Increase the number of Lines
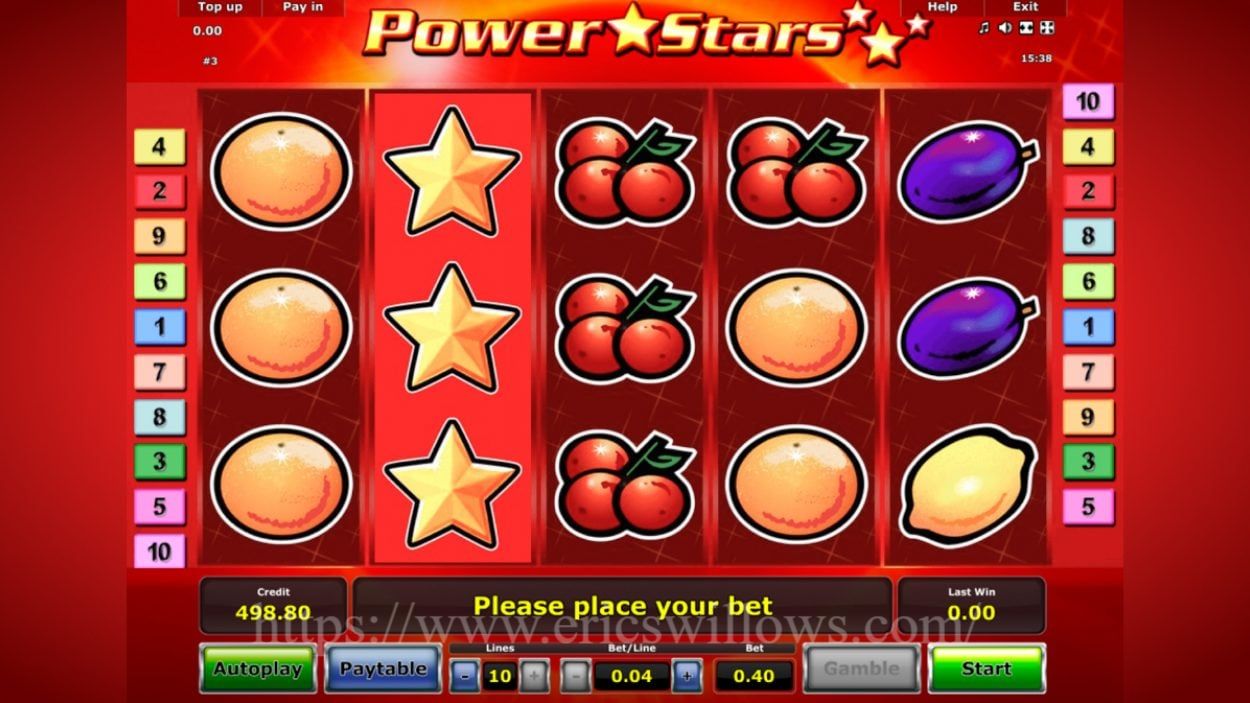This screenshot has height=703, width=1250. pos(534,676)
